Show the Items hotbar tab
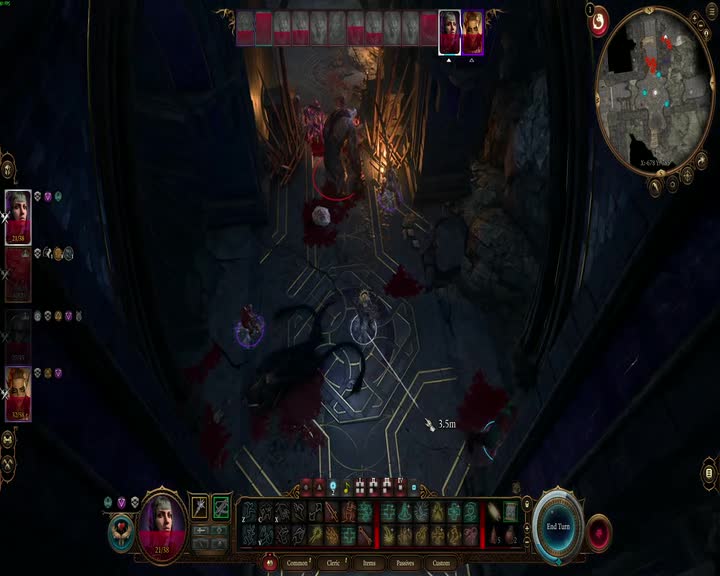Image resolution: width=720 pixels, height=576 pixels. tap(369, 563)
